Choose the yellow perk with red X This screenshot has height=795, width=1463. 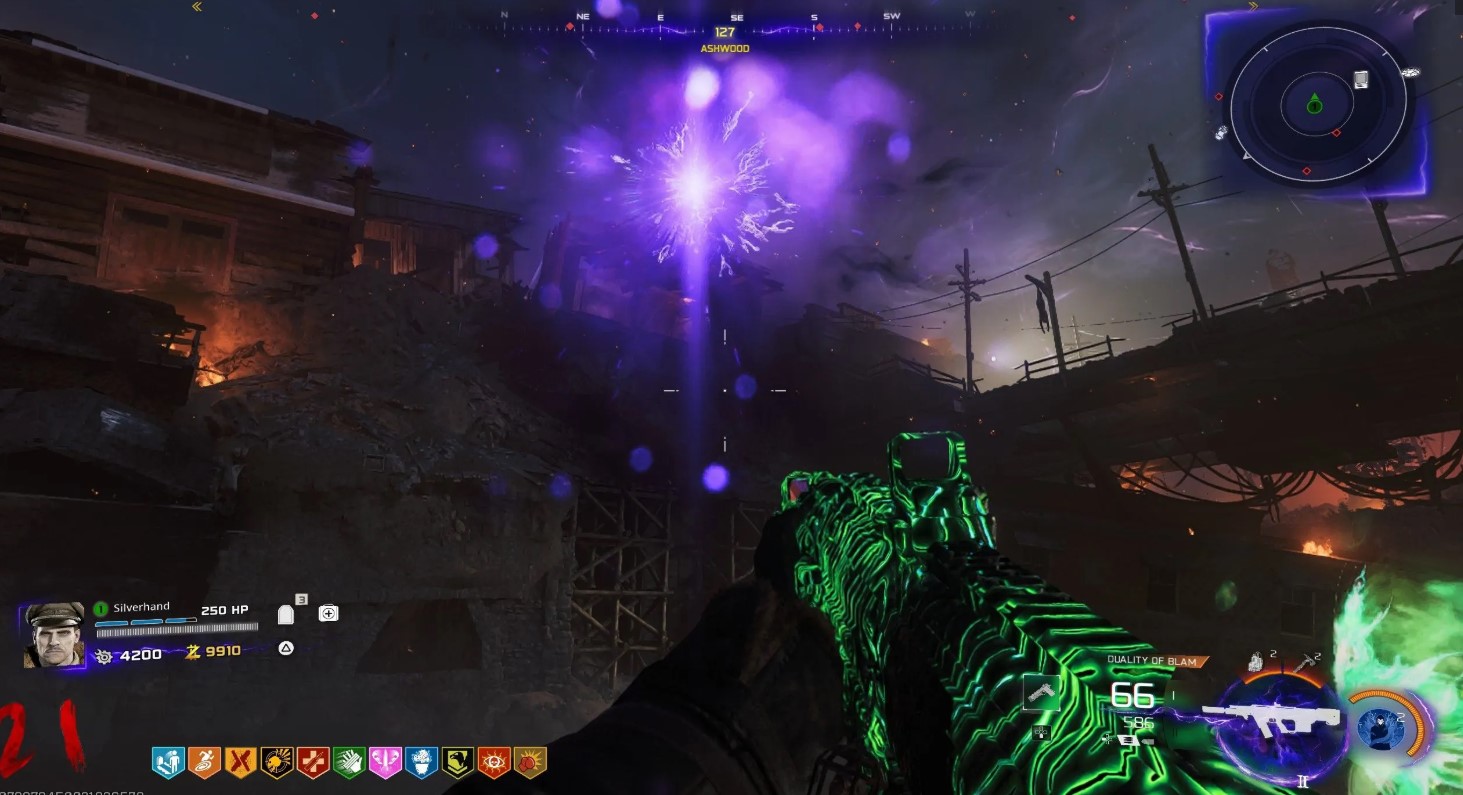240,763
